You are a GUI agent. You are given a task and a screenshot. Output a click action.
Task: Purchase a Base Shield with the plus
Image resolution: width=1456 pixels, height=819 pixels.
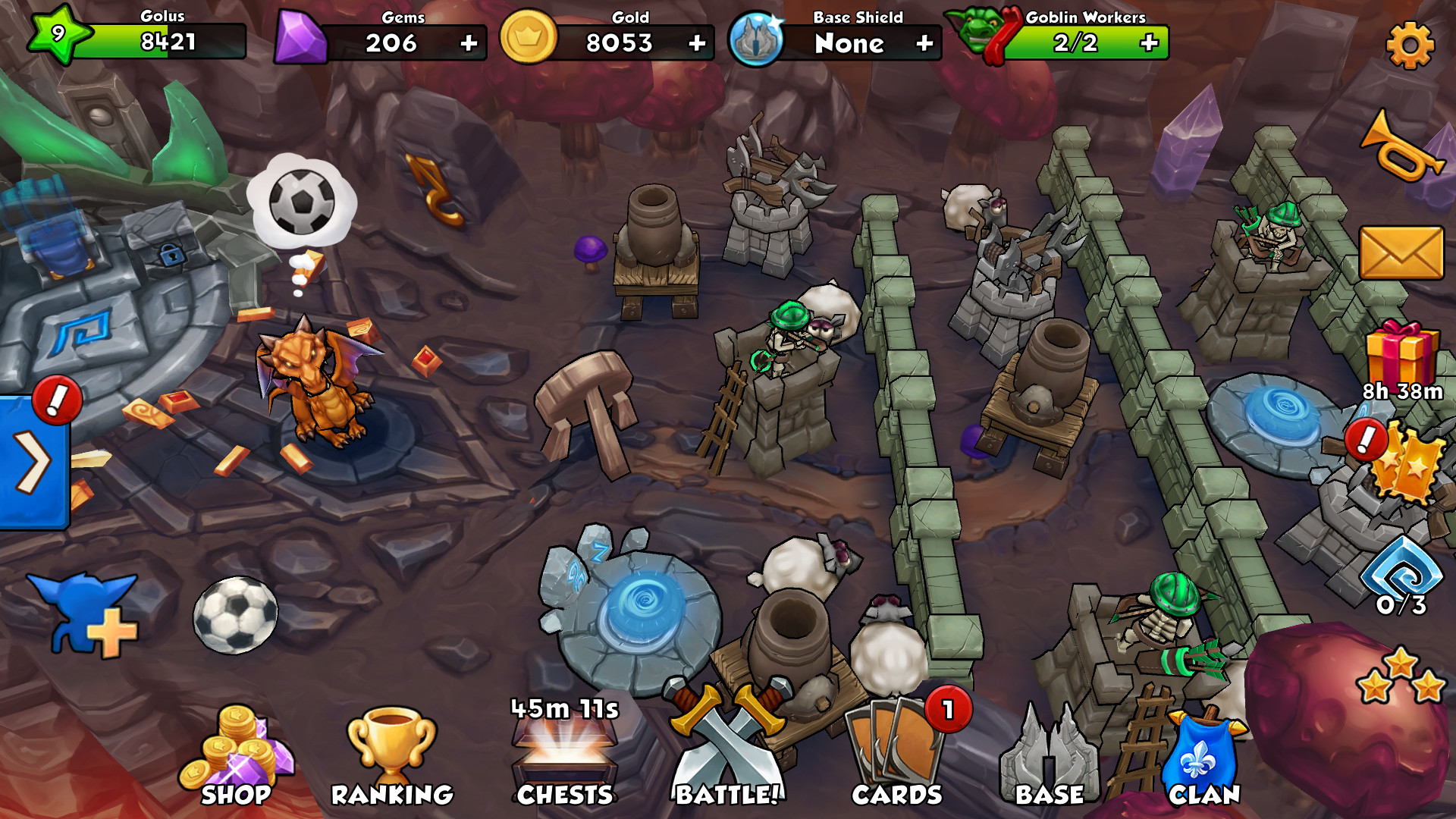(x=924, y=44)
